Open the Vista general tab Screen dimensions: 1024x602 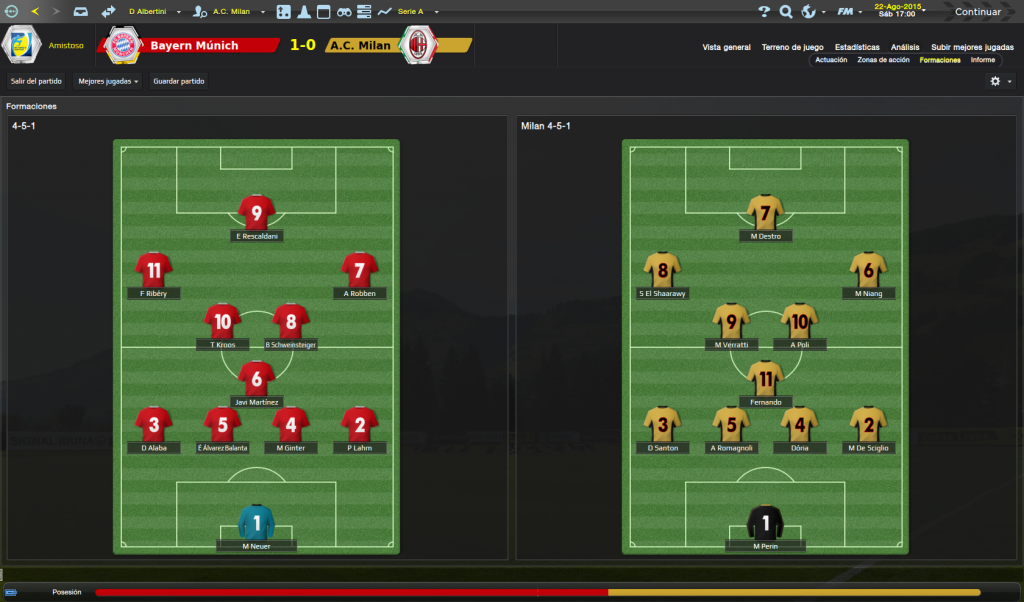726,47
